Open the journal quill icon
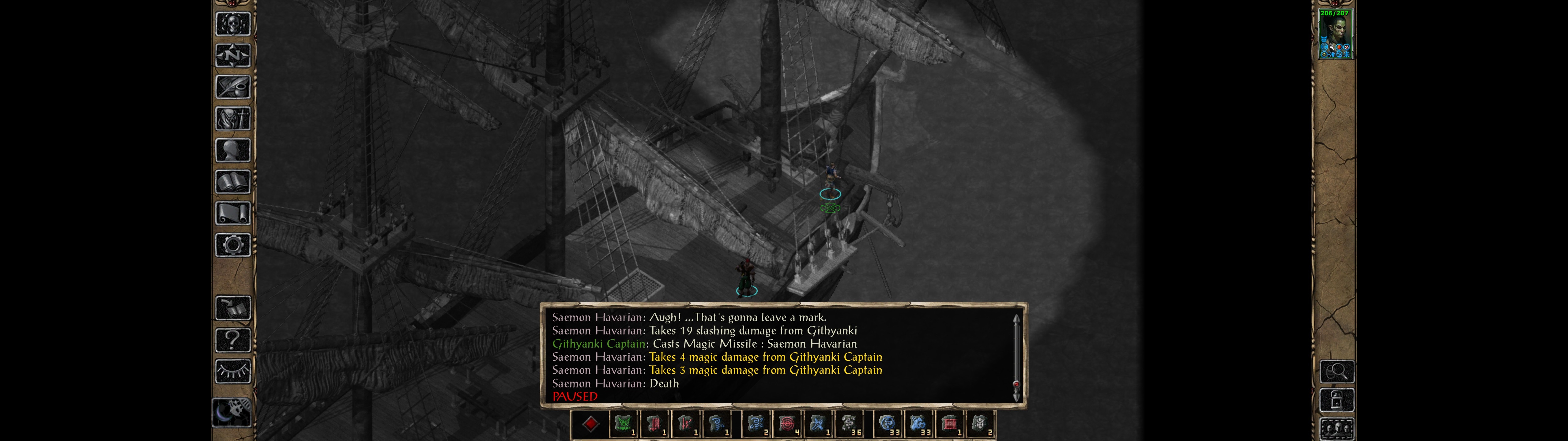 click(232, 87)
